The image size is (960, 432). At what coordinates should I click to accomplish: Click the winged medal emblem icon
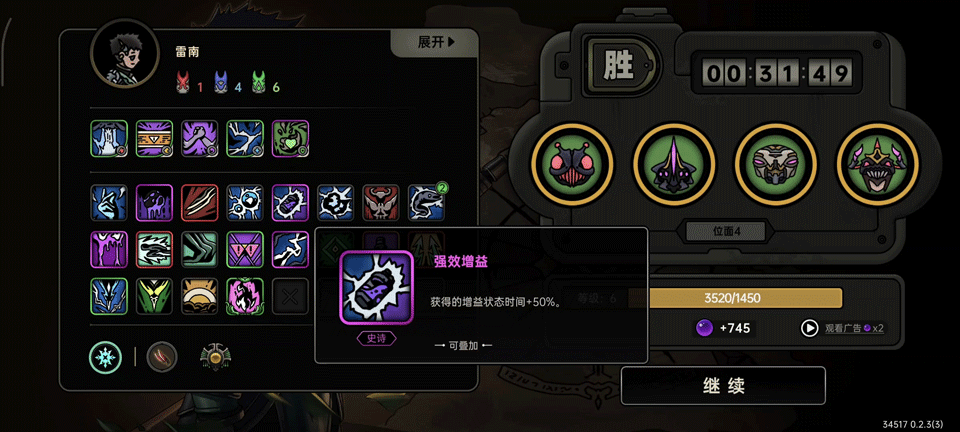[x=213, y=356]
